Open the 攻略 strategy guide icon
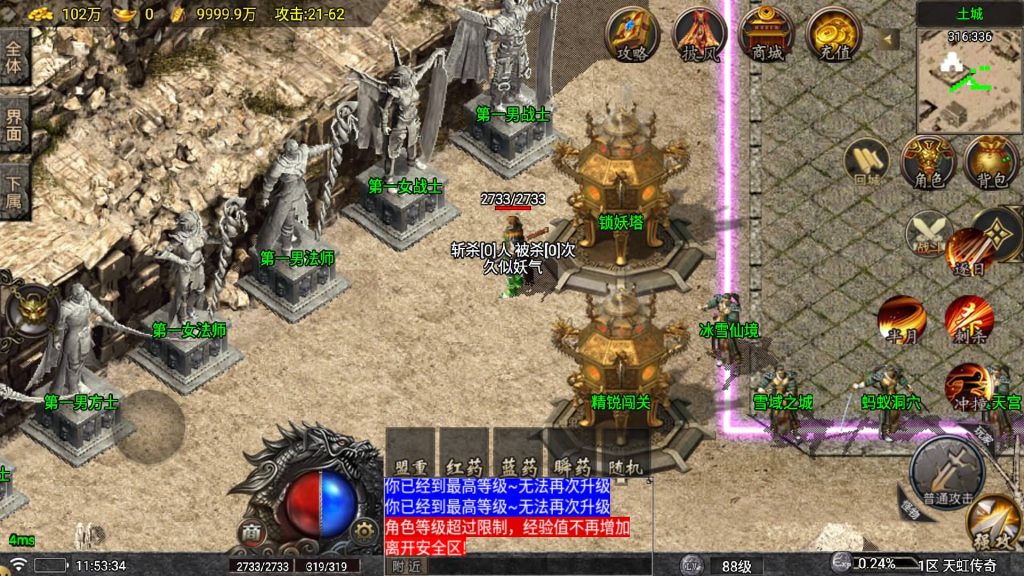1024x576 pixels. (633, 35)
